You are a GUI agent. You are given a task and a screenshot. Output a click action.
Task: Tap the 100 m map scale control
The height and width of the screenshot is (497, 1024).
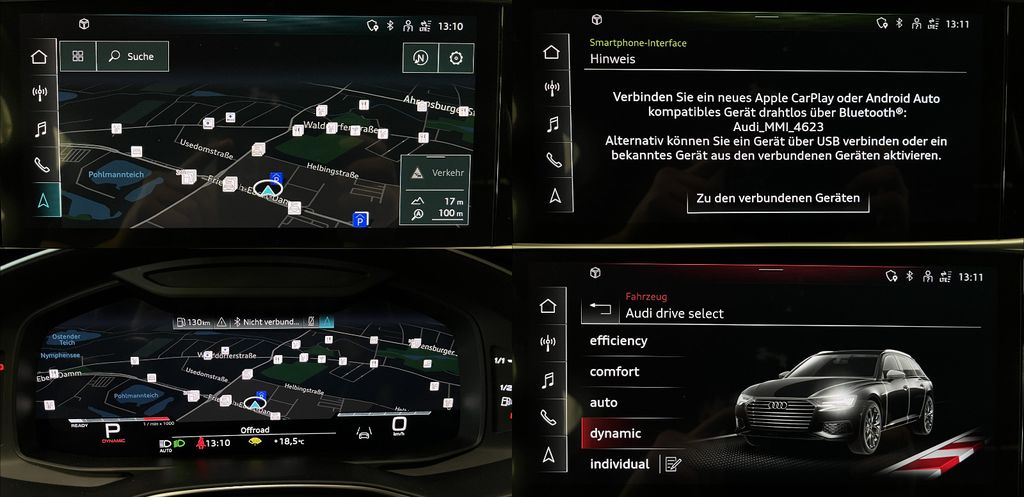coord(434,213)
